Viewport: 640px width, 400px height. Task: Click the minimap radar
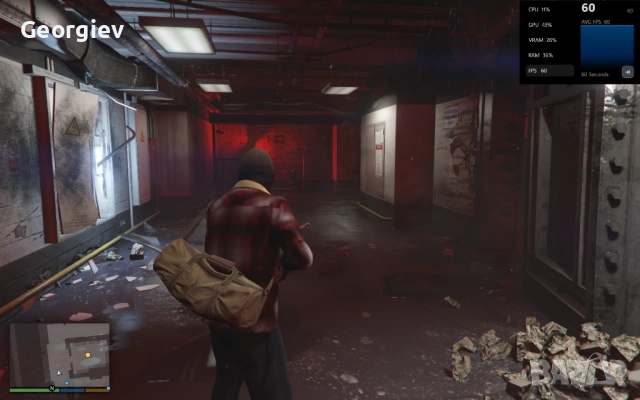(x=59, y=353)
